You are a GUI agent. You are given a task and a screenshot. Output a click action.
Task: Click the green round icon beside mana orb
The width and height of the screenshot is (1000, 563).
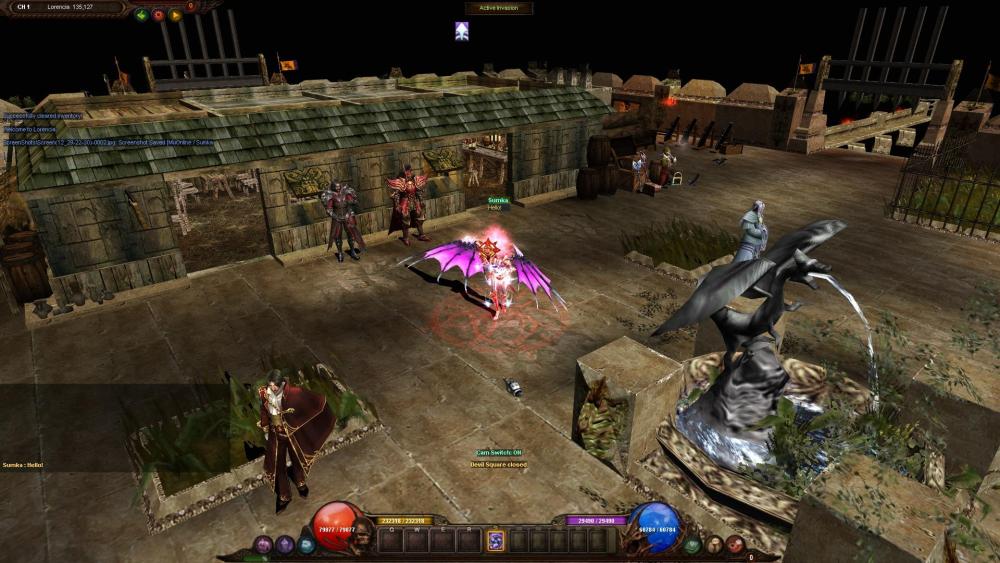(x=692, y=545)
